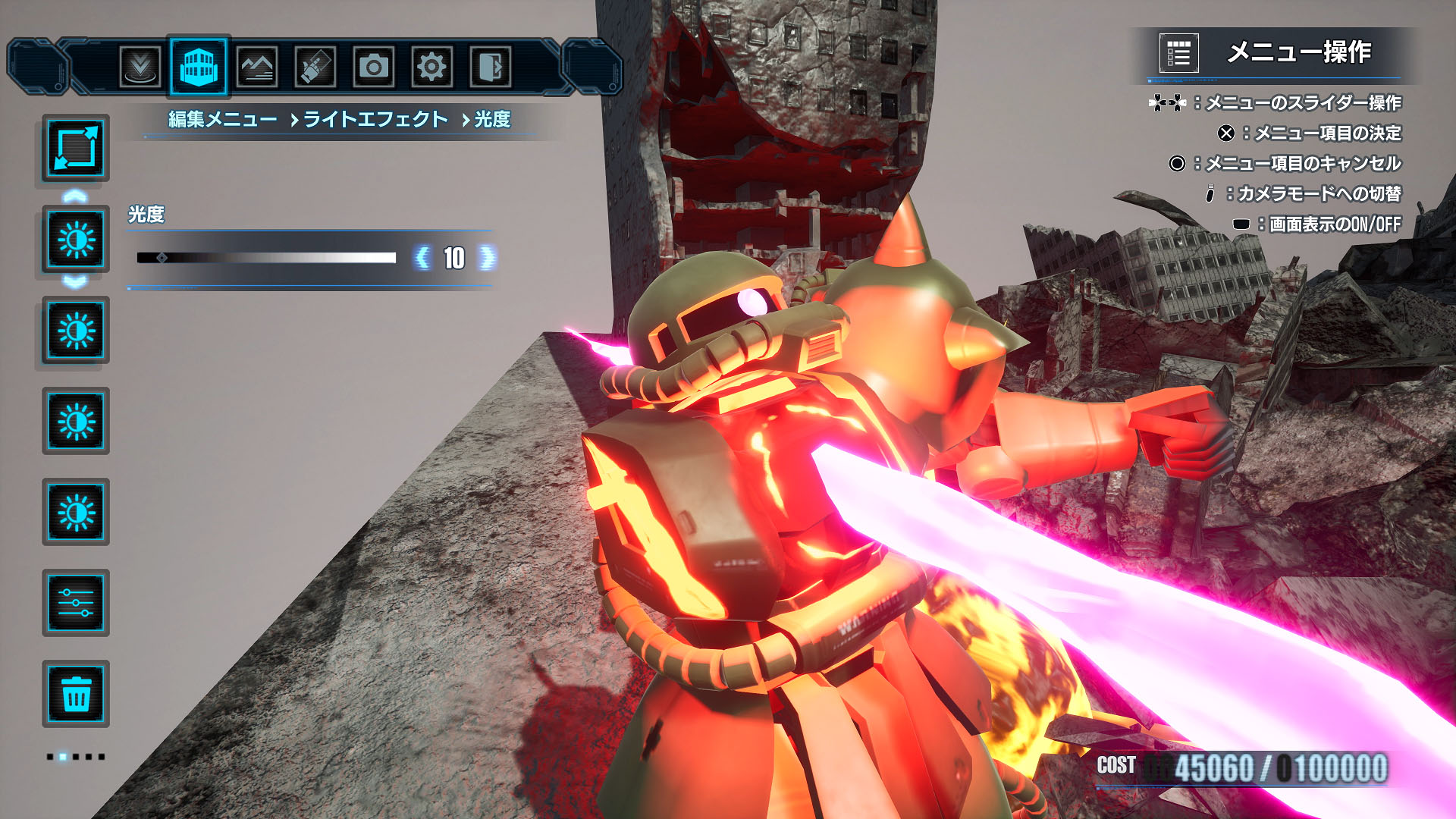This screenshot has height=819, width=1456.
Task: Select the square rotate-arrows icon
Action: point(76,149)
